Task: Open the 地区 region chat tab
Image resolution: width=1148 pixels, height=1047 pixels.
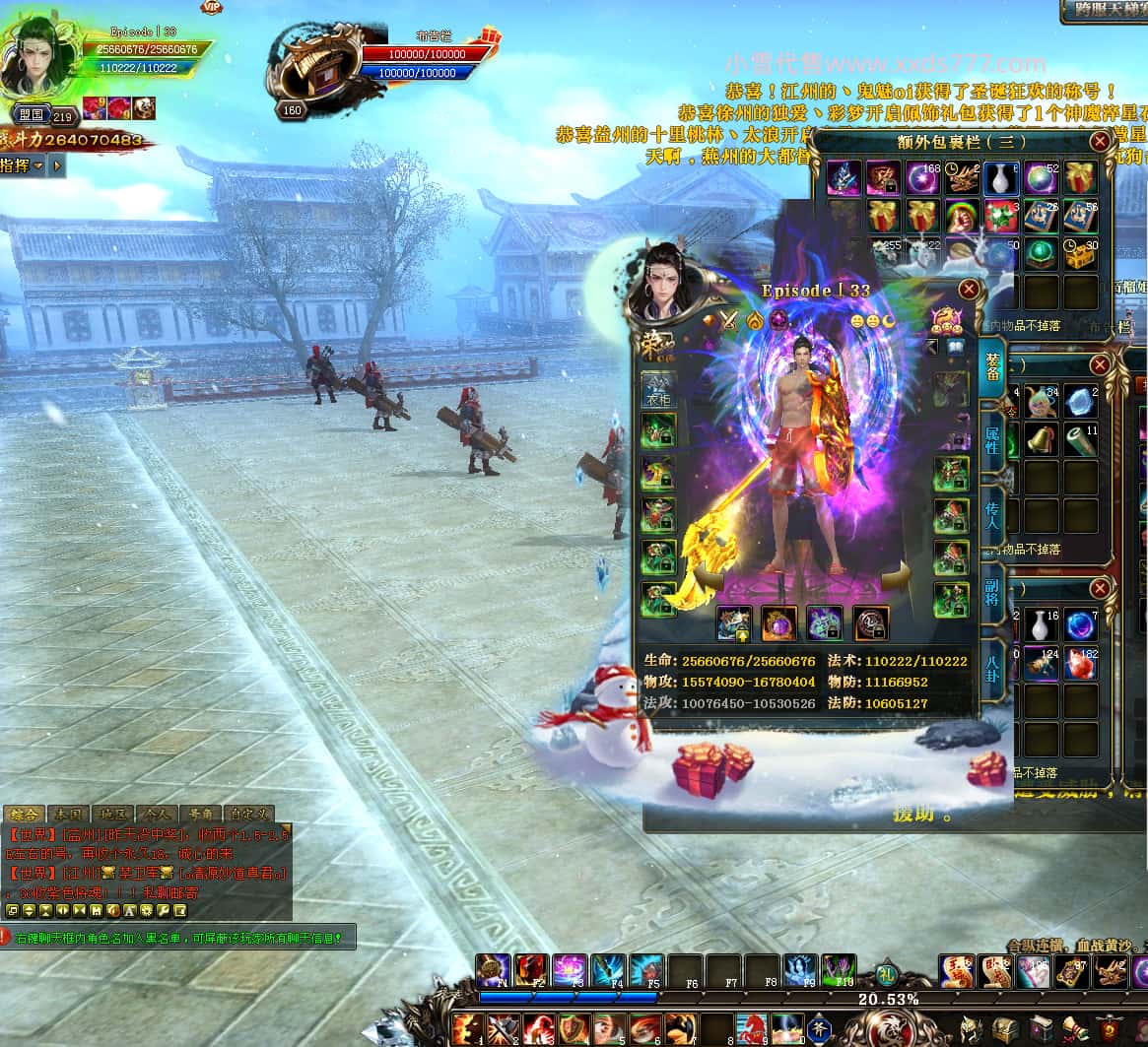Action: coord(111,815)
